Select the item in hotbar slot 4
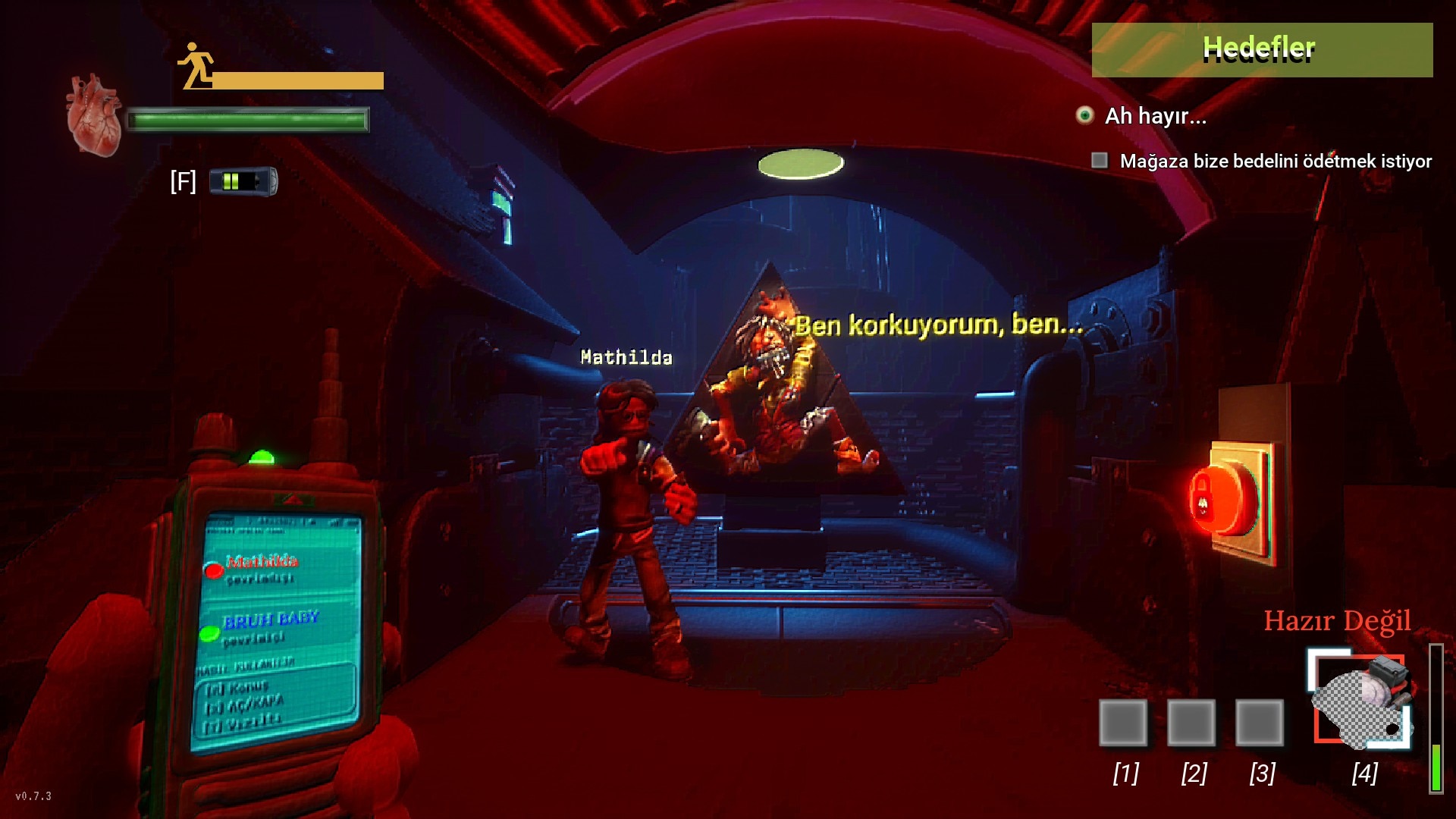This screenshot has height=819, width=1456. tap(1362, 701)
